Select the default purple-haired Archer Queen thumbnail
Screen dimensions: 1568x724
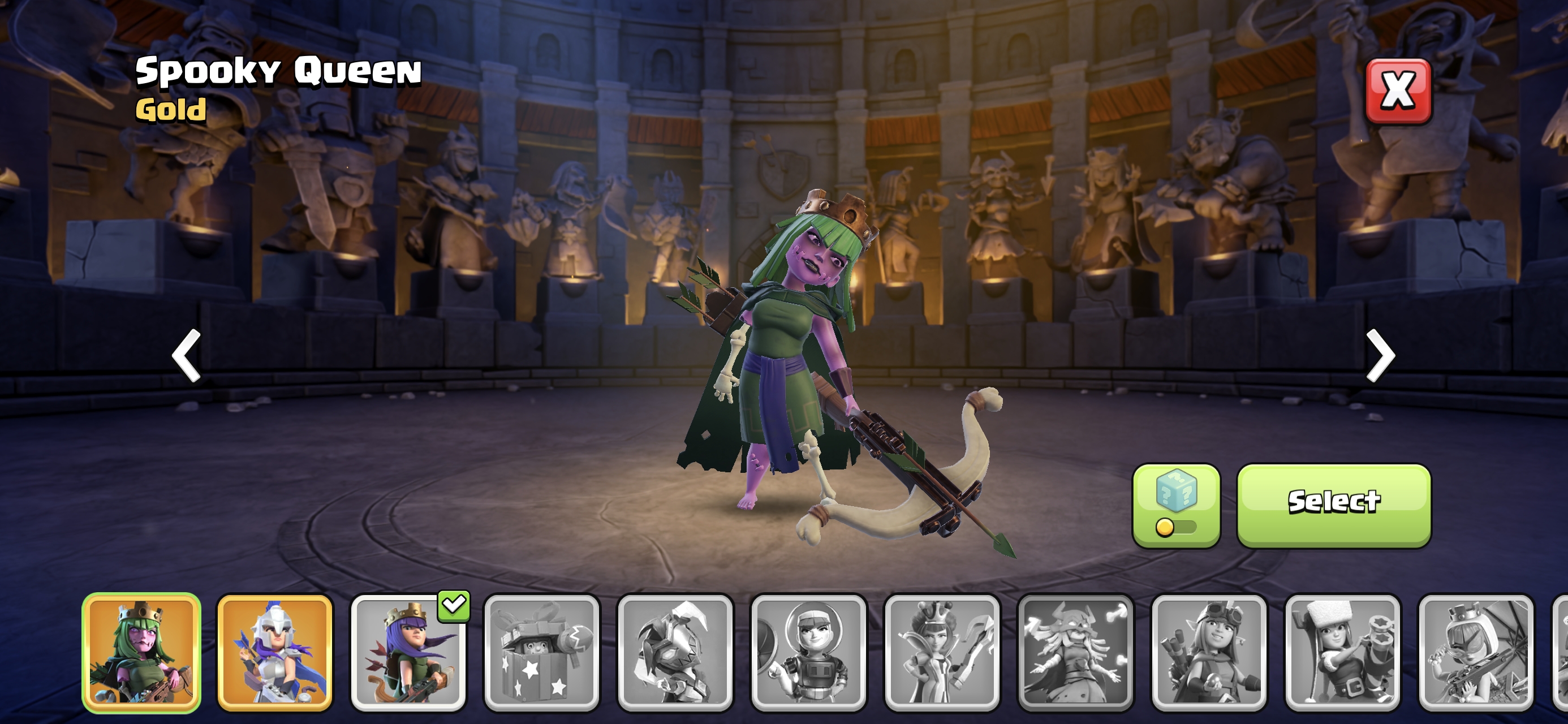tap(408, 652)
